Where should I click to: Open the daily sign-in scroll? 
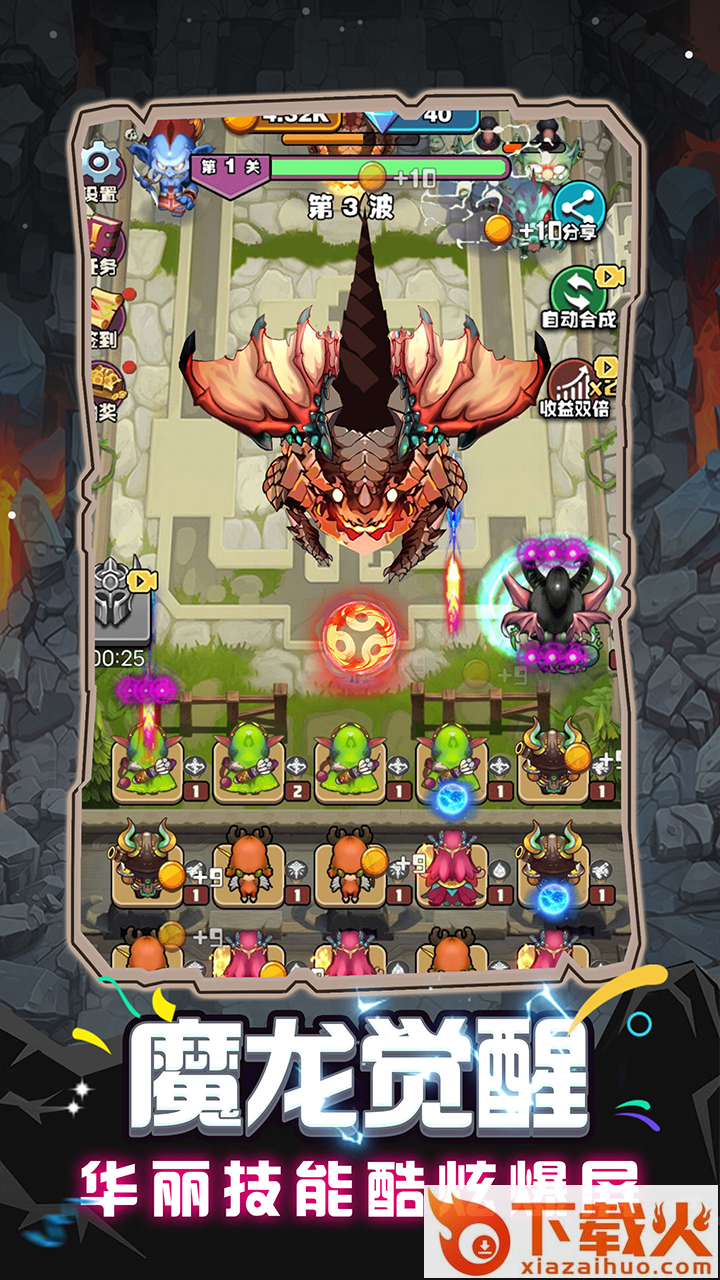pos(105,314)
